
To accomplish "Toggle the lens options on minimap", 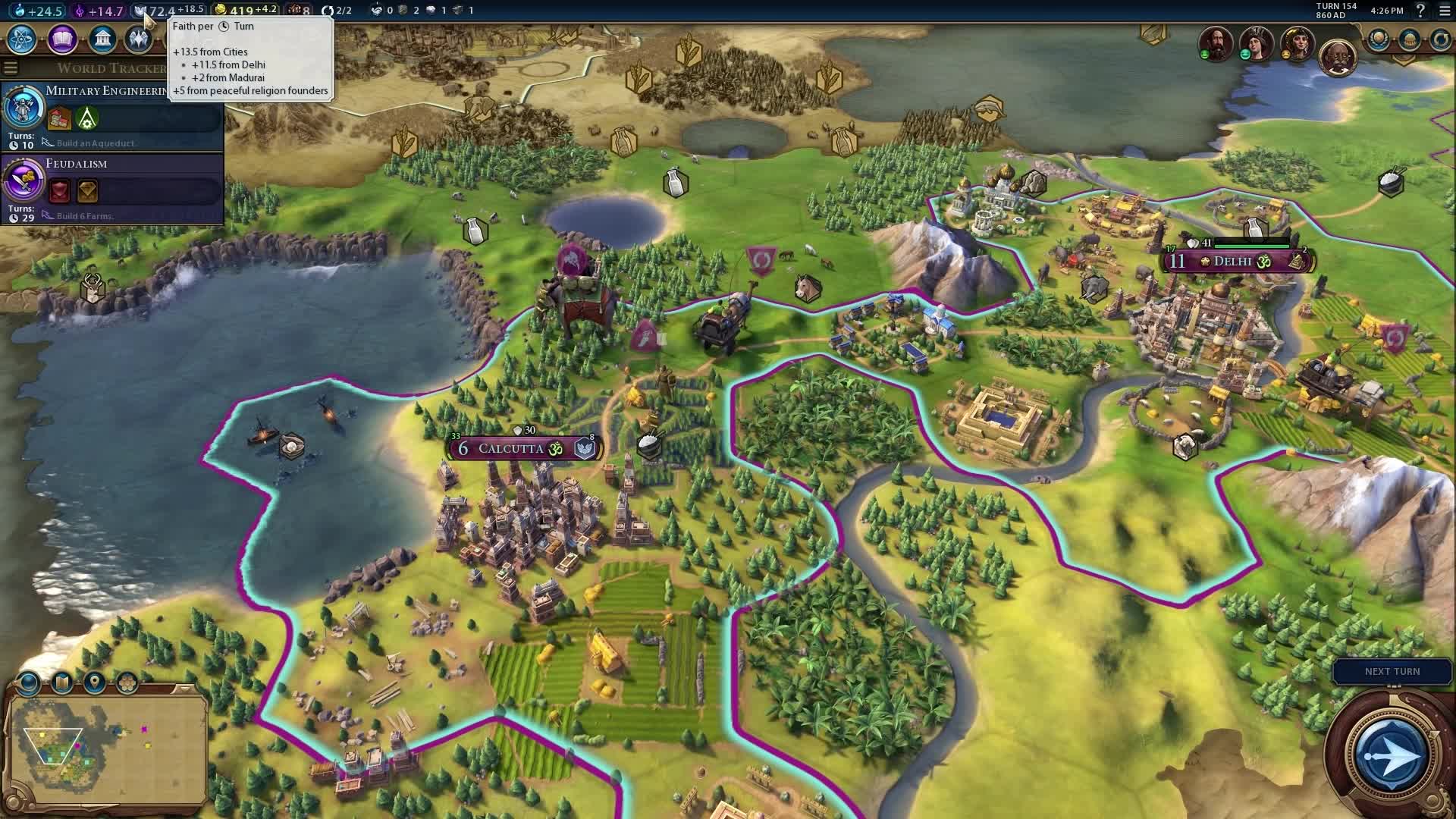I will pyautogui.click(x=29, y=683).
